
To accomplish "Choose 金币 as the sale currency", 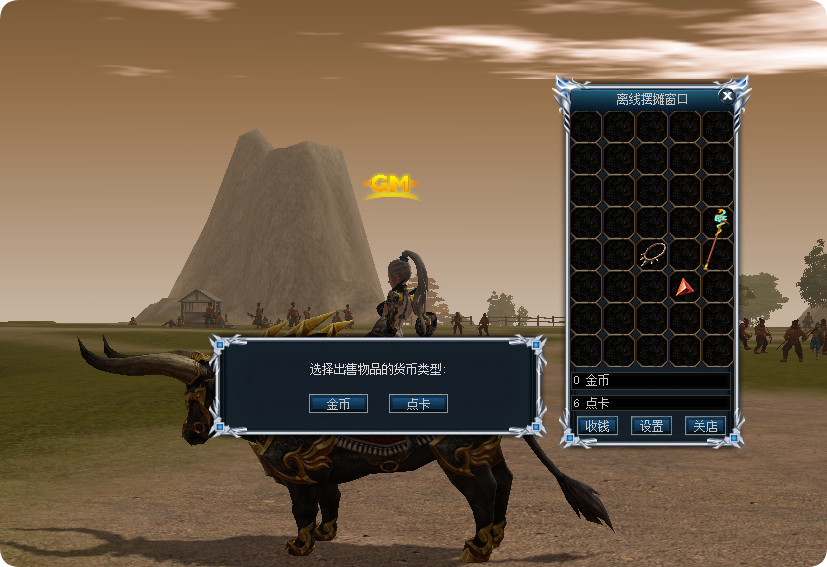I will 338,404.
